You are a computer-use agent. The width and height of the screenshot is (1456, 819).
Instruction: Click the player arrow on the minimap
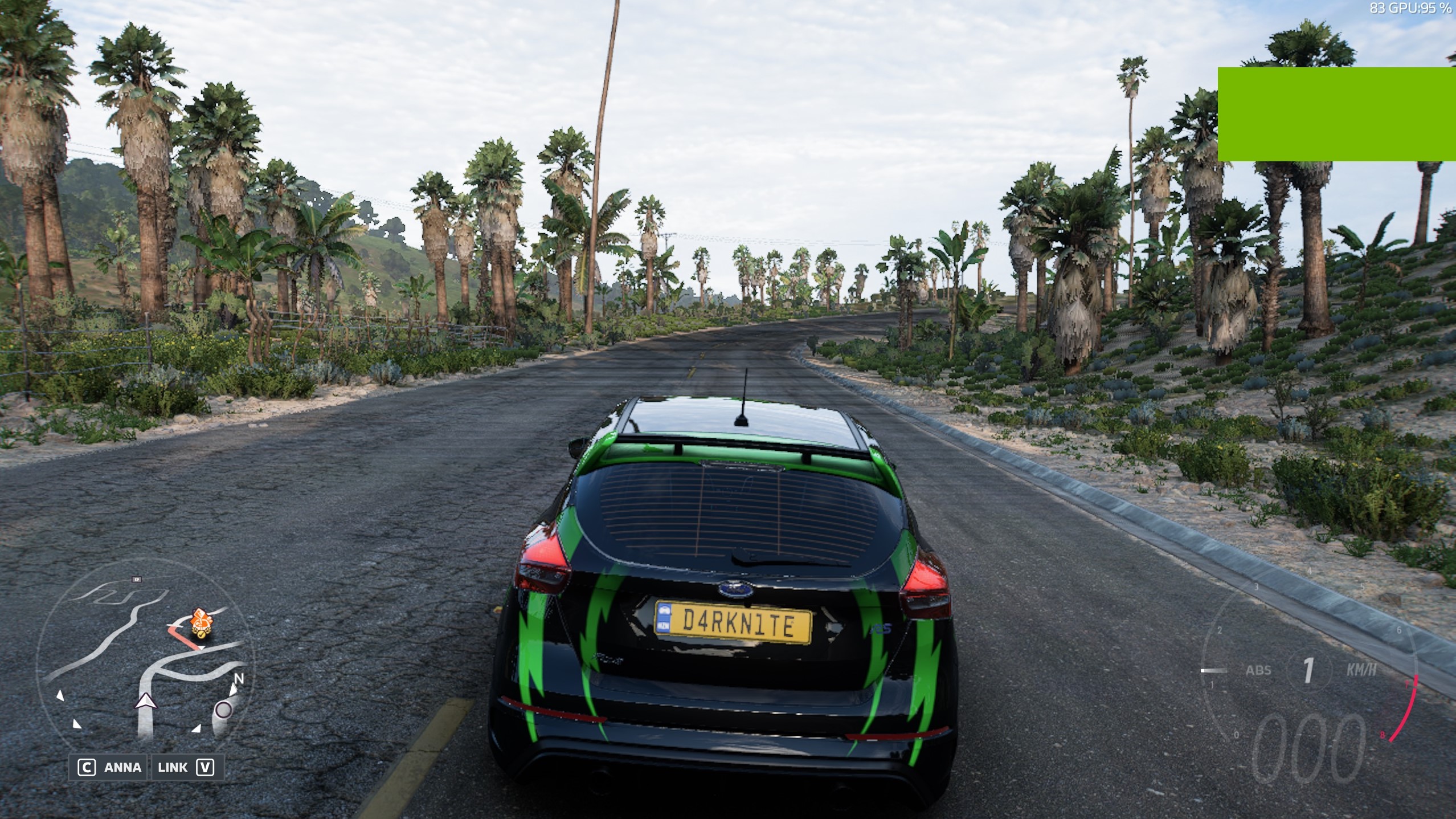(x=146, y=702)
